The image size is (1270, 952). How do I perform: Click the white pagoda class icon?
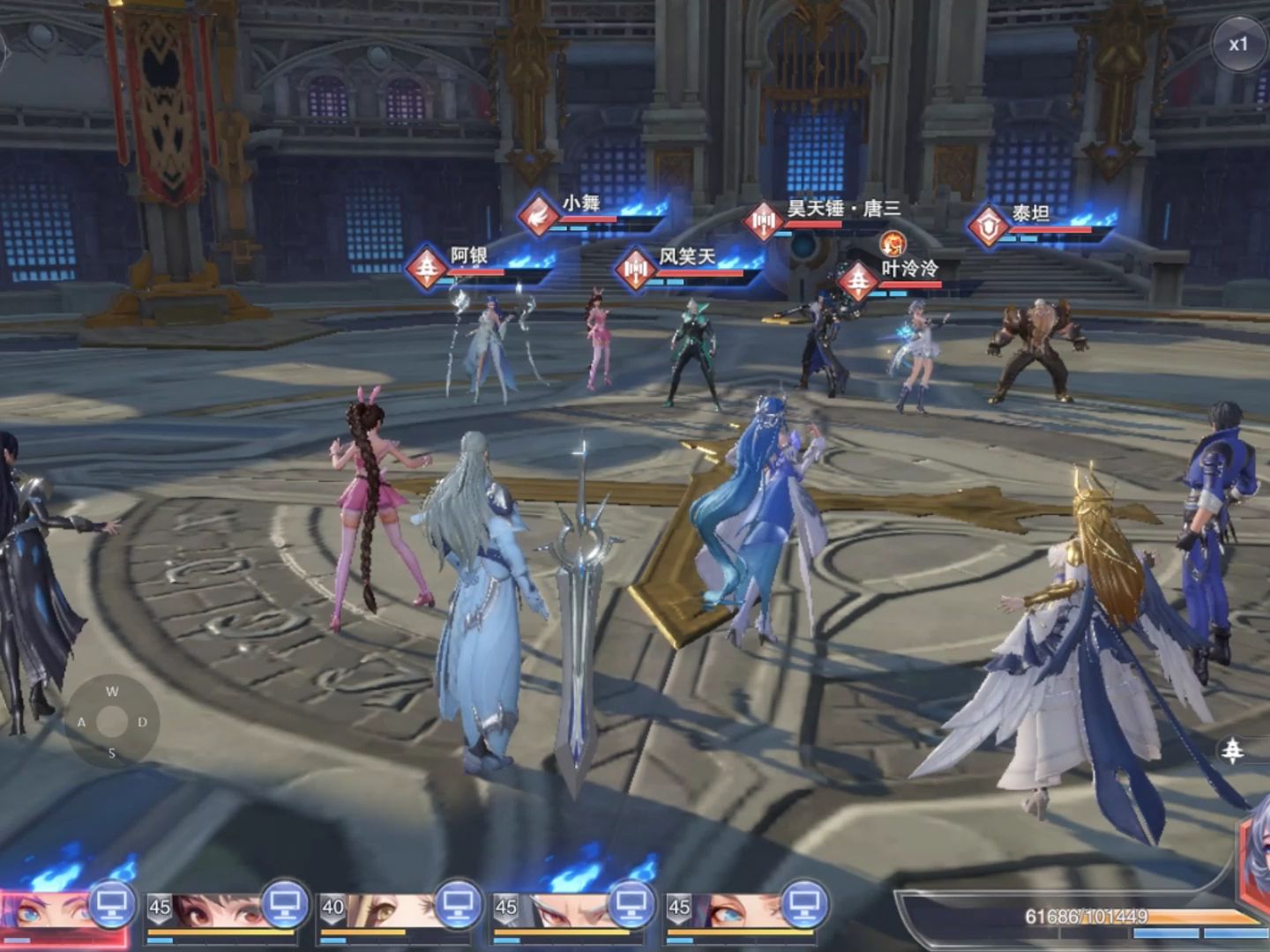coord(1232,750)
